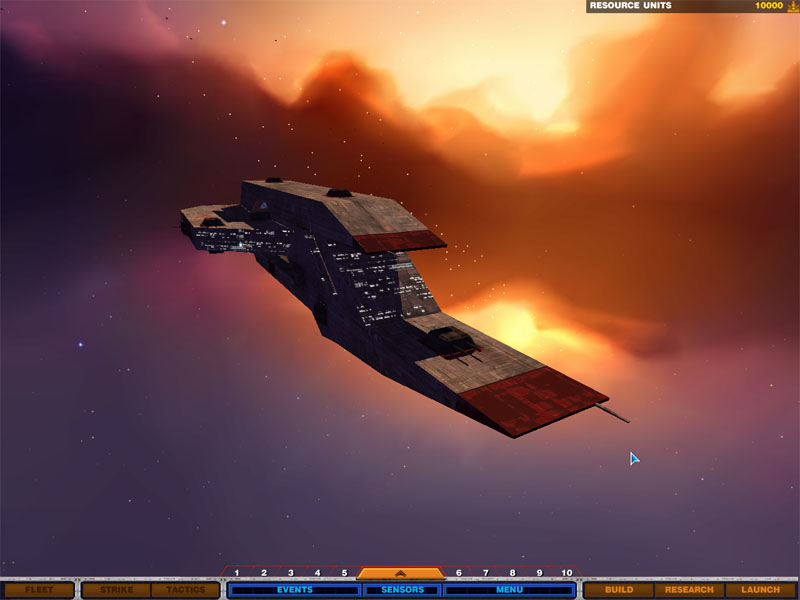Select control group 6

[459, 573]
